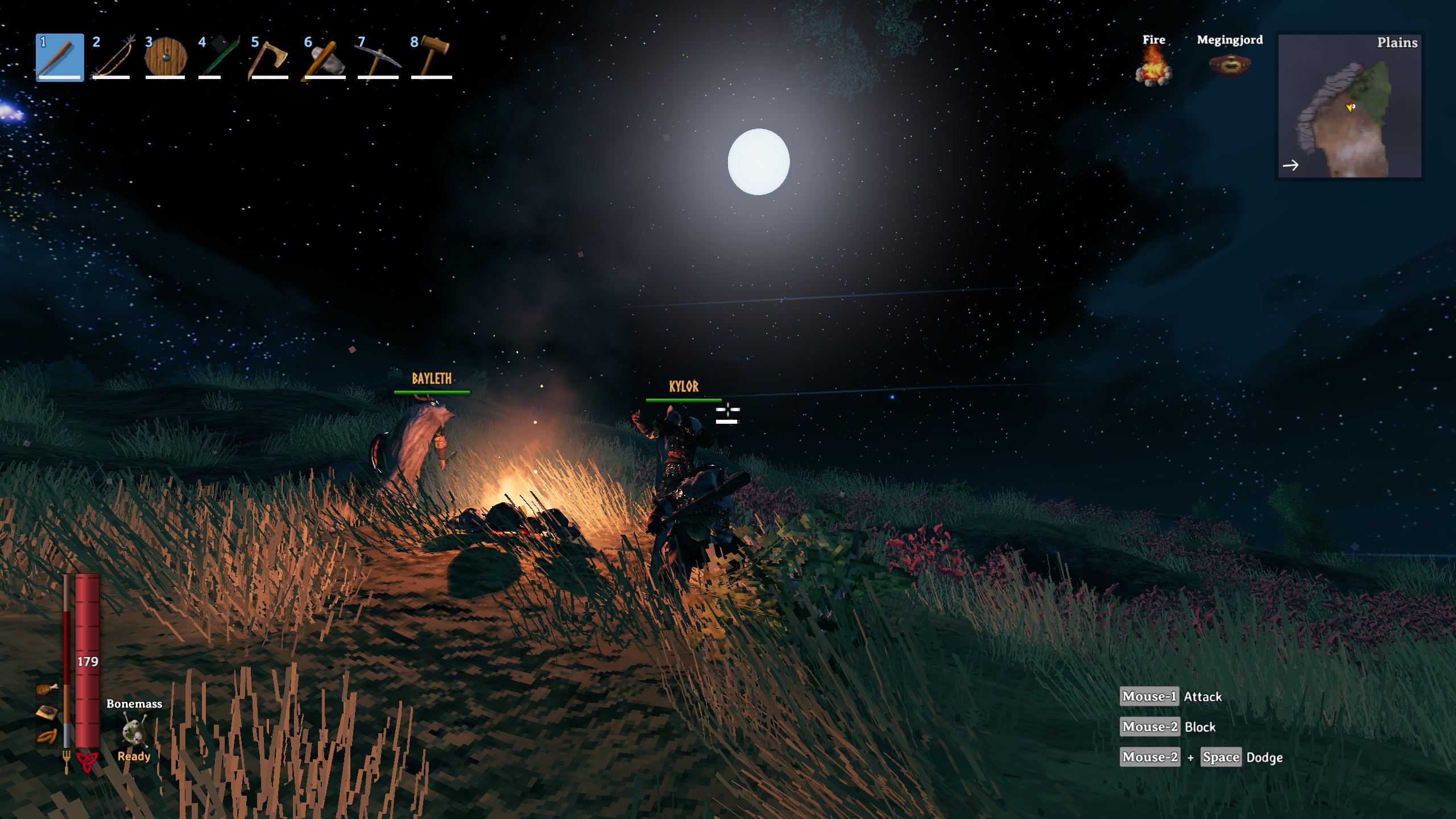
Task: Select the pickaxe in hotbar slot 7
Action: pos(377,57)
